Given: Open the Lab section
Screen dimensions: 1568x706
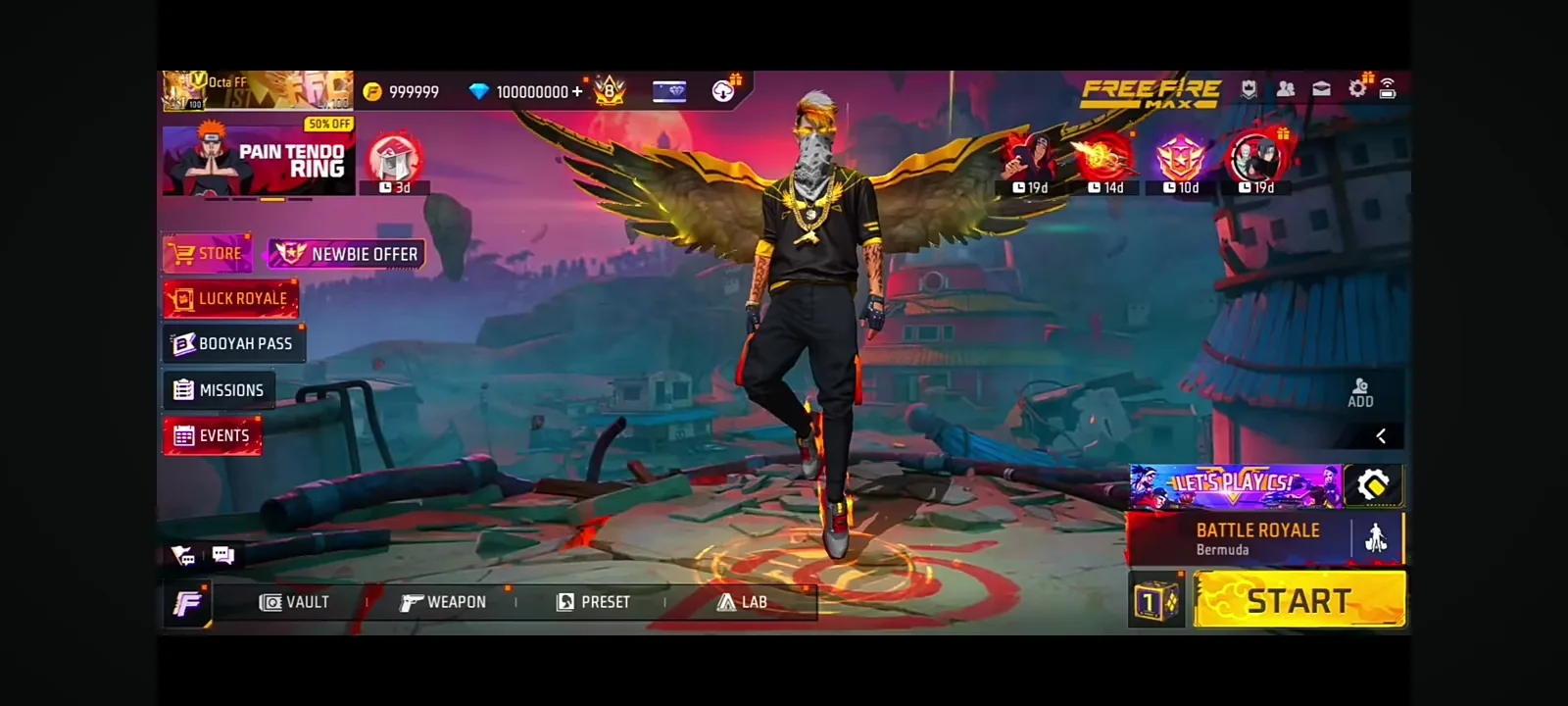Looking at the screenshot, I should [x=742, y=602].
